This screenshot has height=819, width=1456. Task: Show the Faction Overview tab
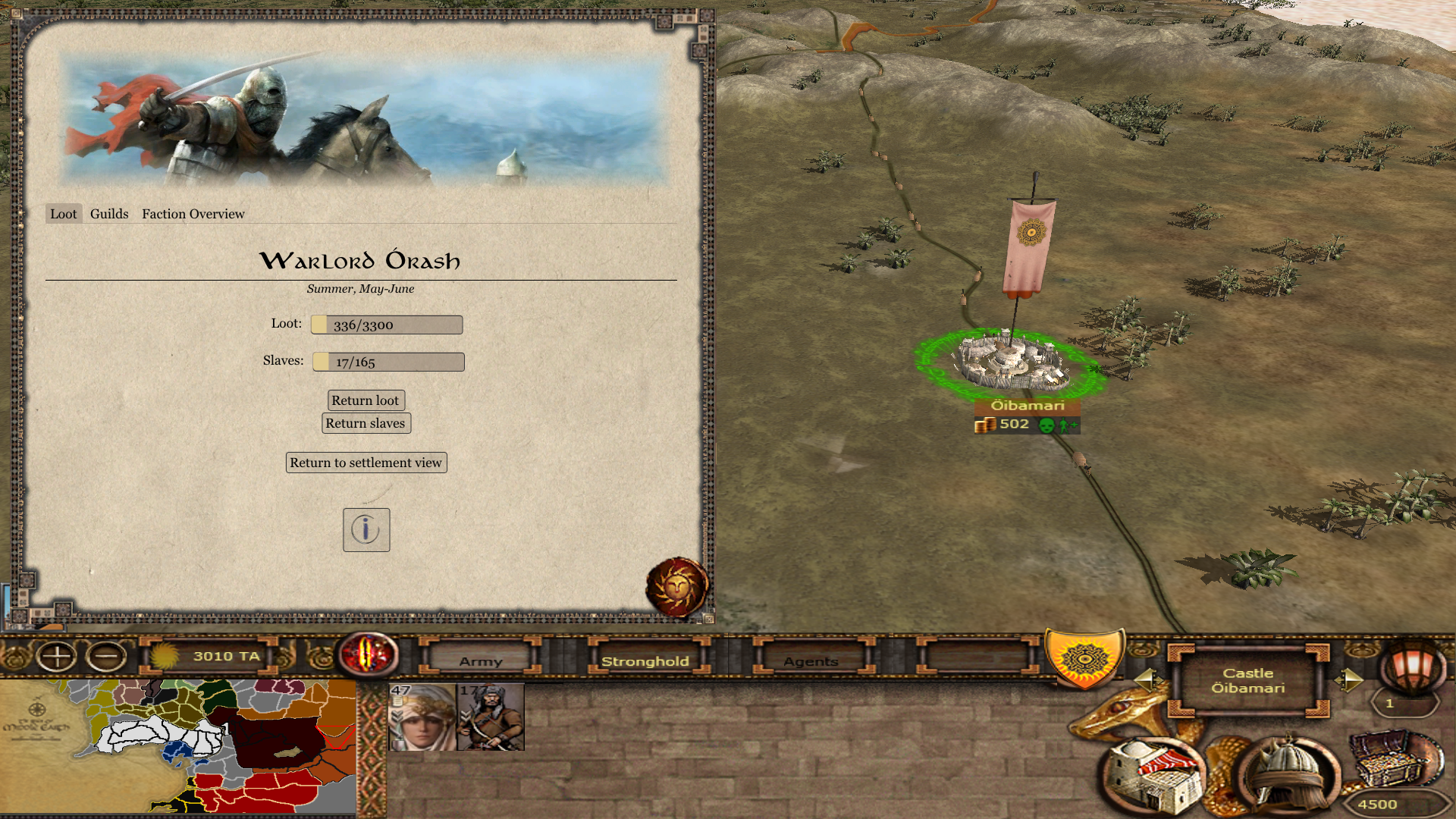(193, 214)
